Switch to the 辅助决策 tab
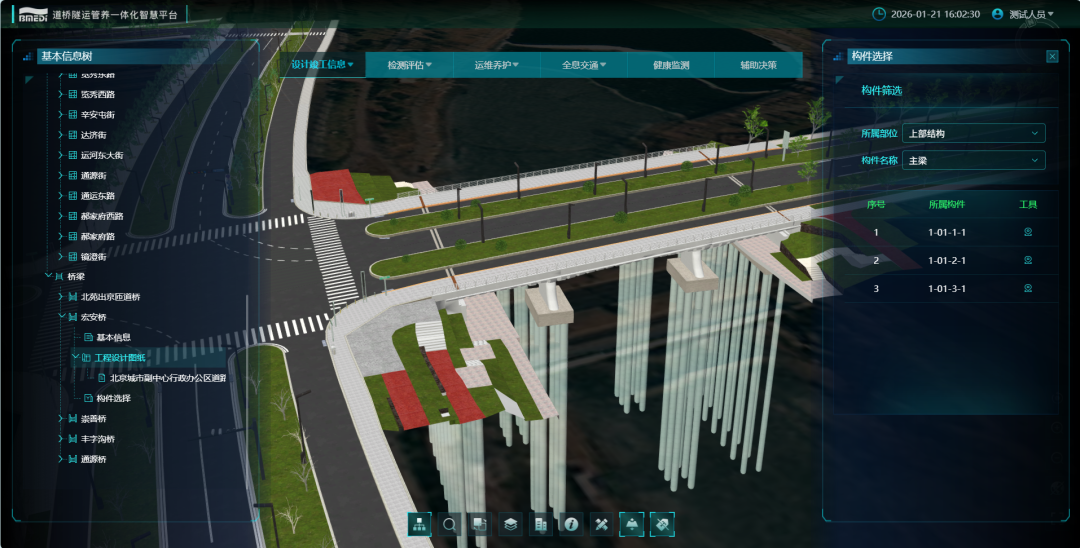 tap(758, 66)
